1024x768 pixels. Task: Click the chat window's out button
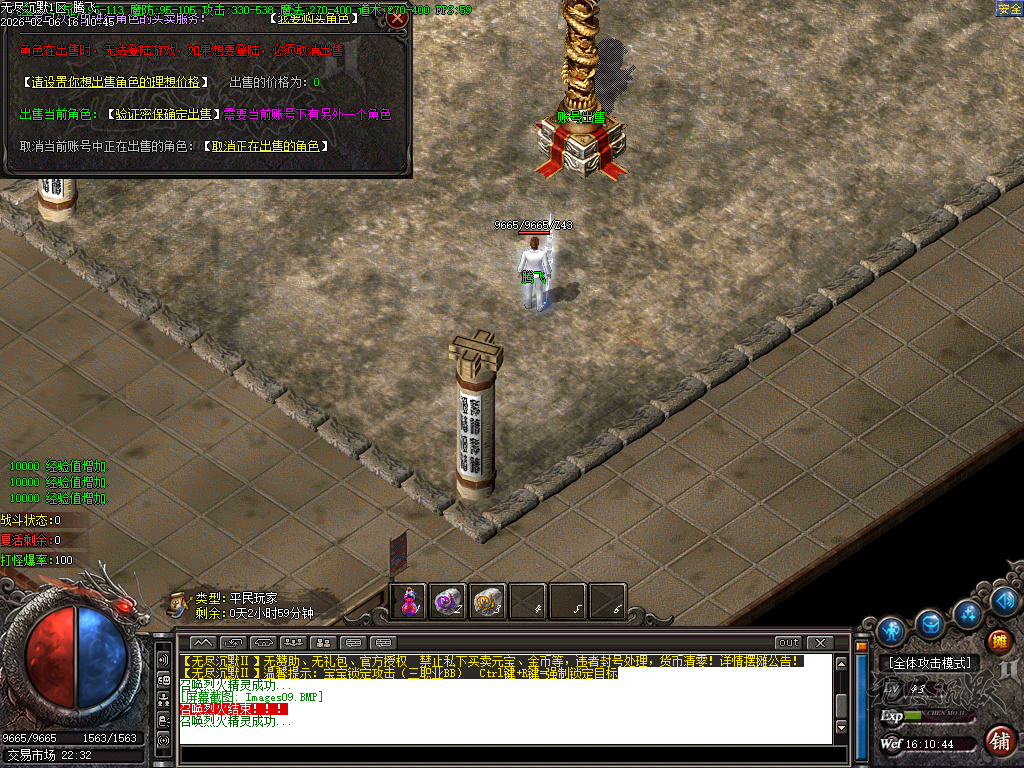[x=788, y=642]
